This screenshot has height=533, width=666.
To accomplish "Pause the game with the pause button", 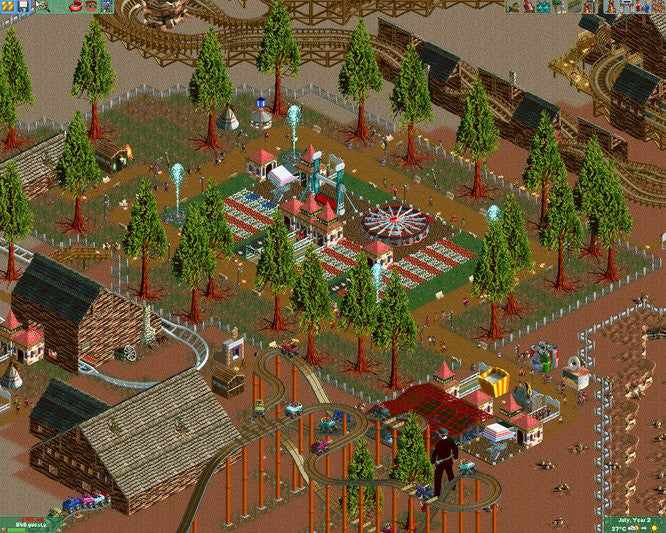I will point(5,6).
